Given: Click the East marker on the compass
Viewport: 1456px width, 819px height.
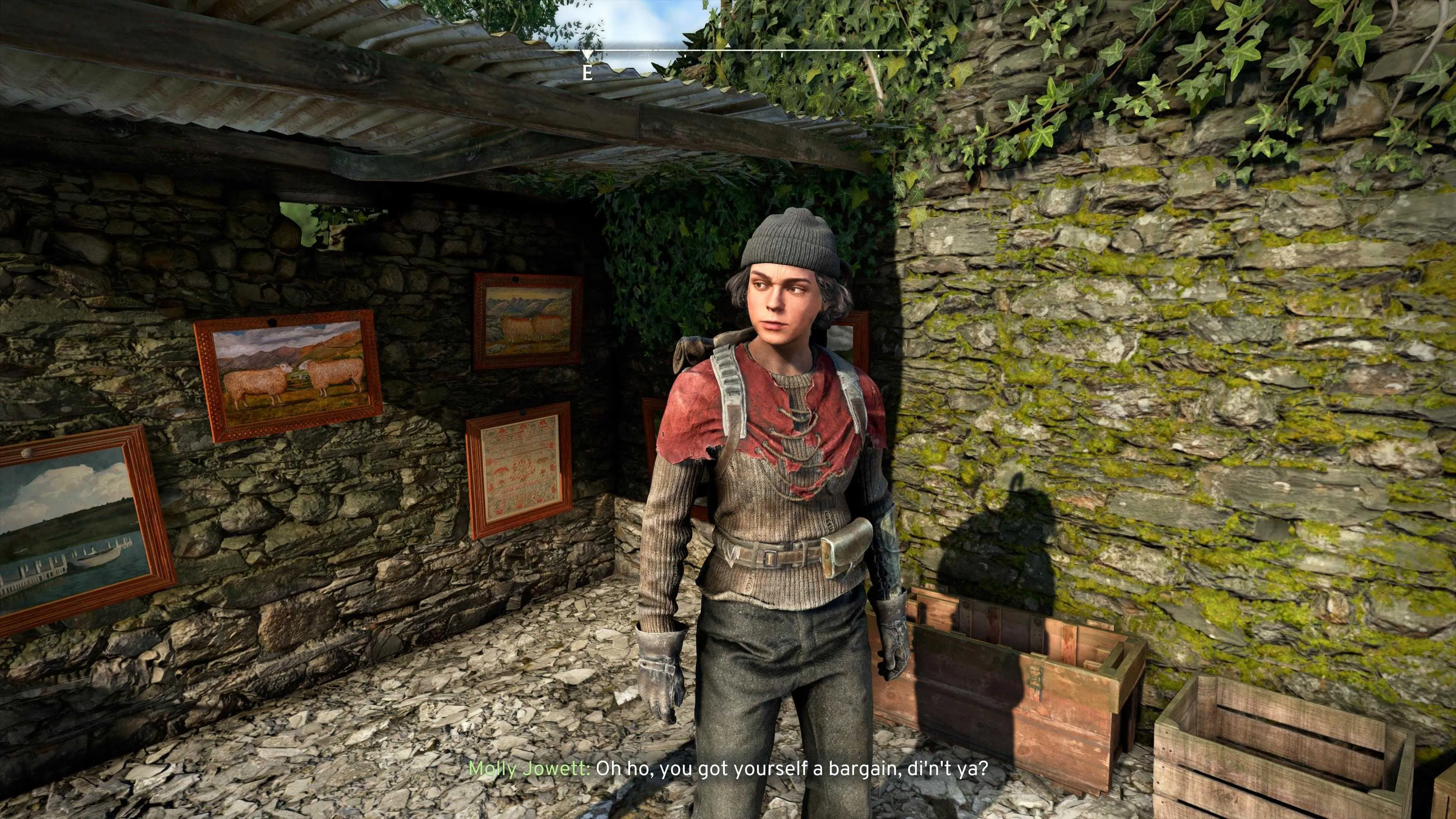Looking at the screenshot, I should pyautogui.click(x=588, y=73).
